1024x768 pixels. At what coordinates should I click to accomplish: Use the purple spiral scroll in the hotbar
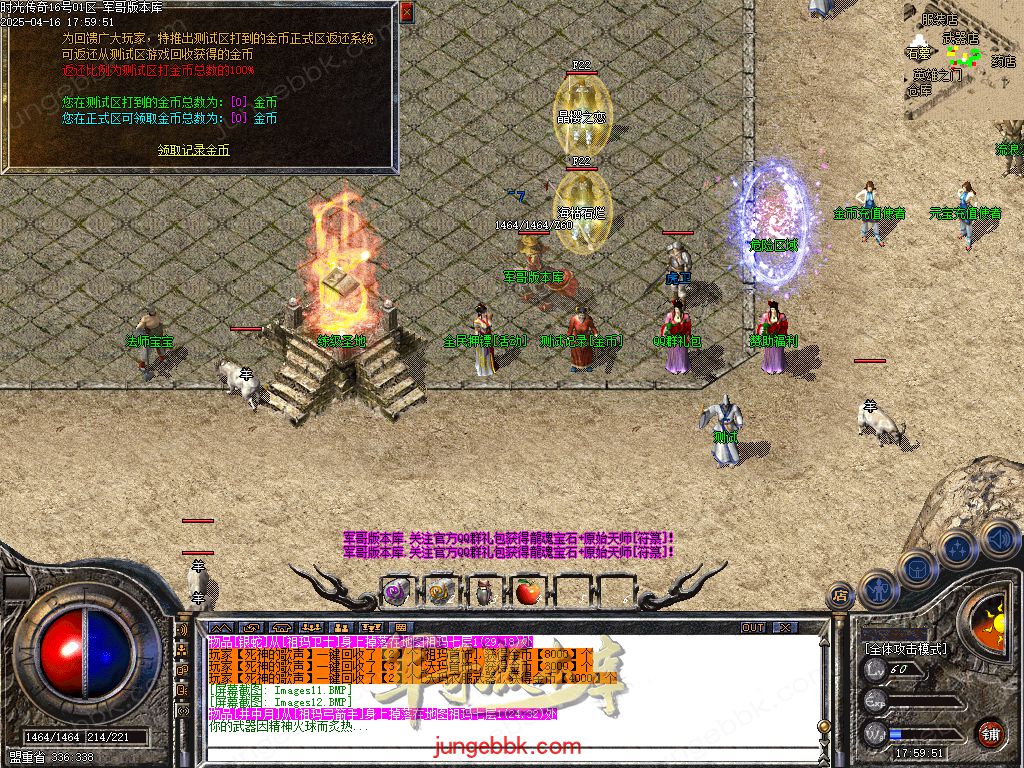click(x=395, y=592)
